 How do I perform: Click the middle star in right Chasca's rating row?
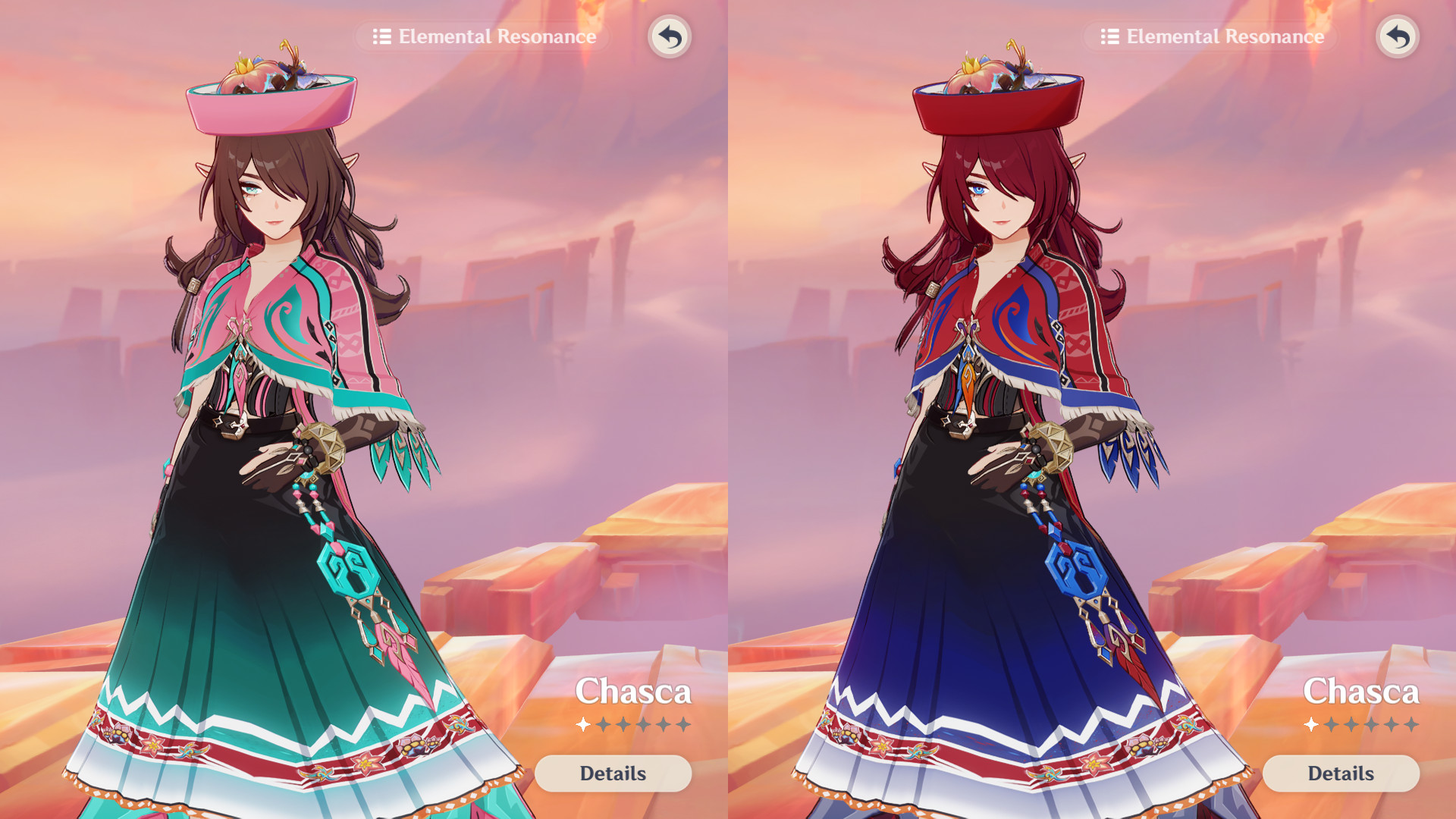tap(1351, 724)
